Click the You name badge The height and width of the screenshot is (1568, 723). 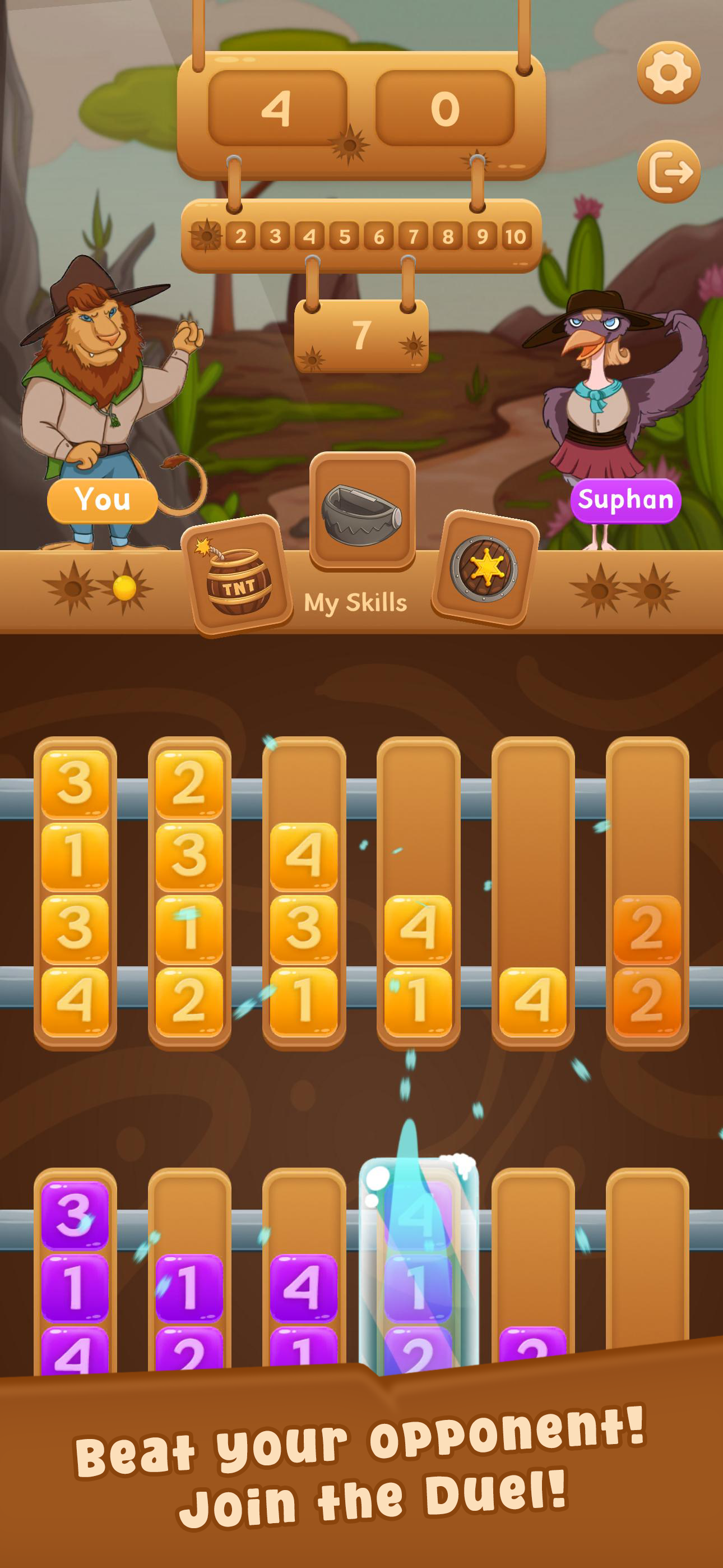(x=104, y=499)
